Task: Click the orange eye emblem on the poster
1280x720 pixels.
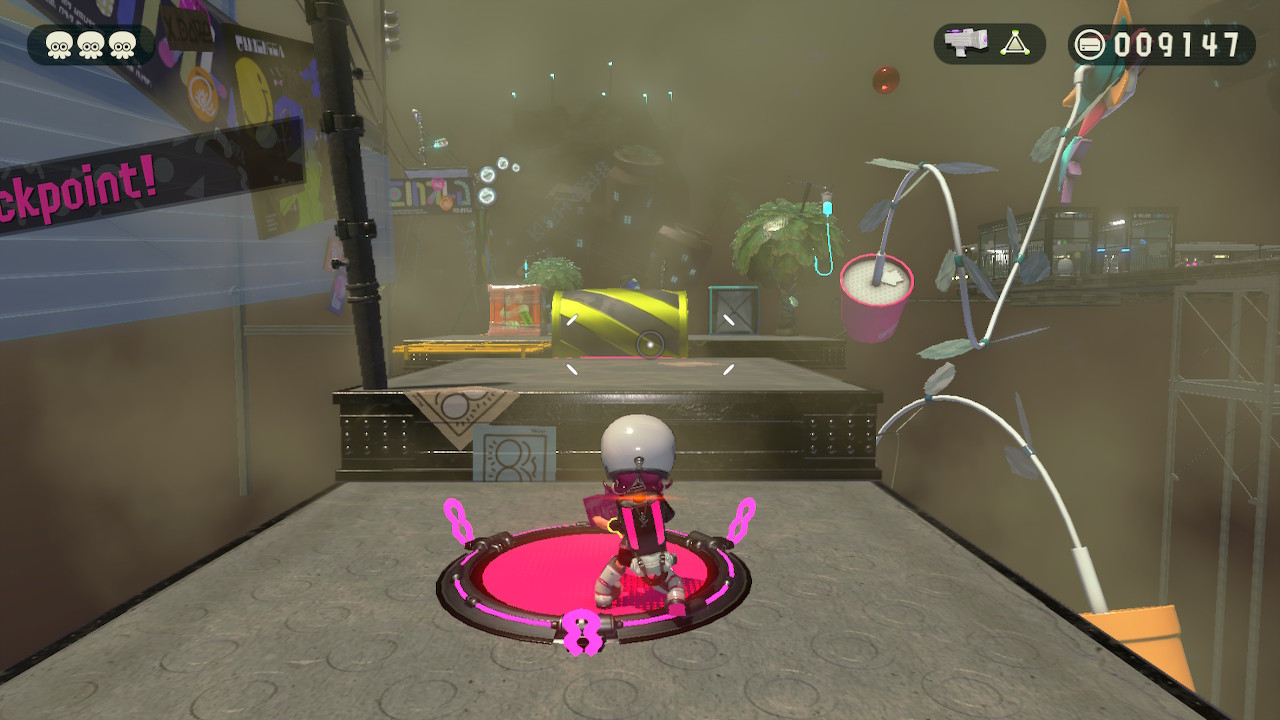Action: click(202, 96)
